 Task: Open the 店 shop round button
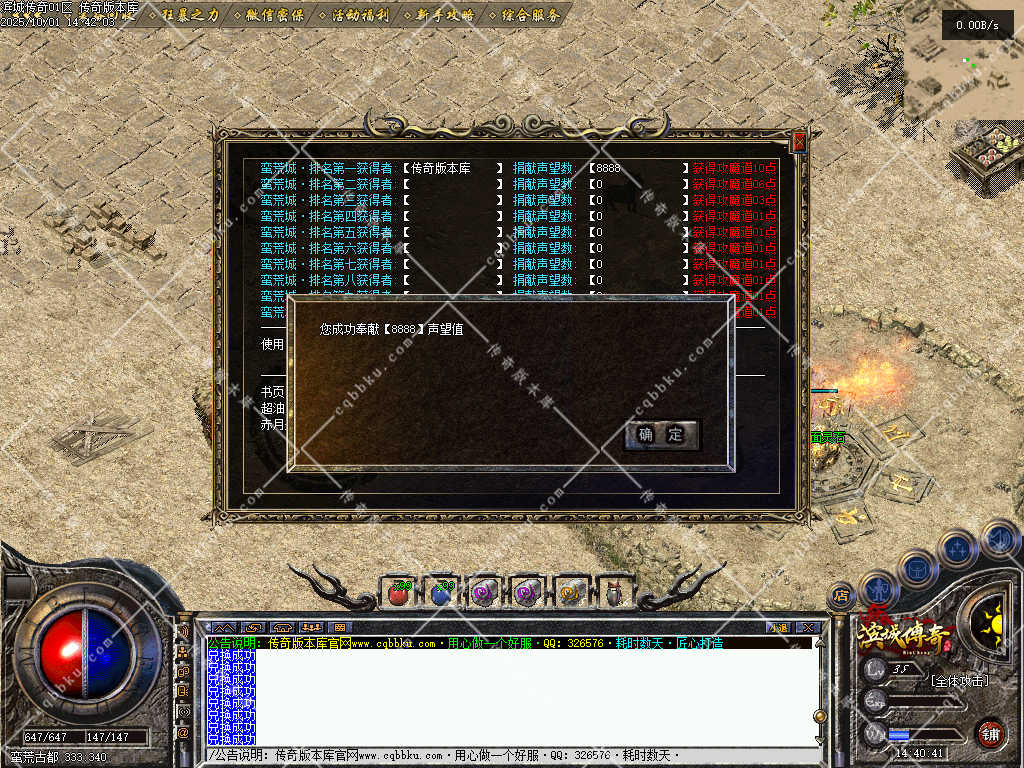point(841,596)
